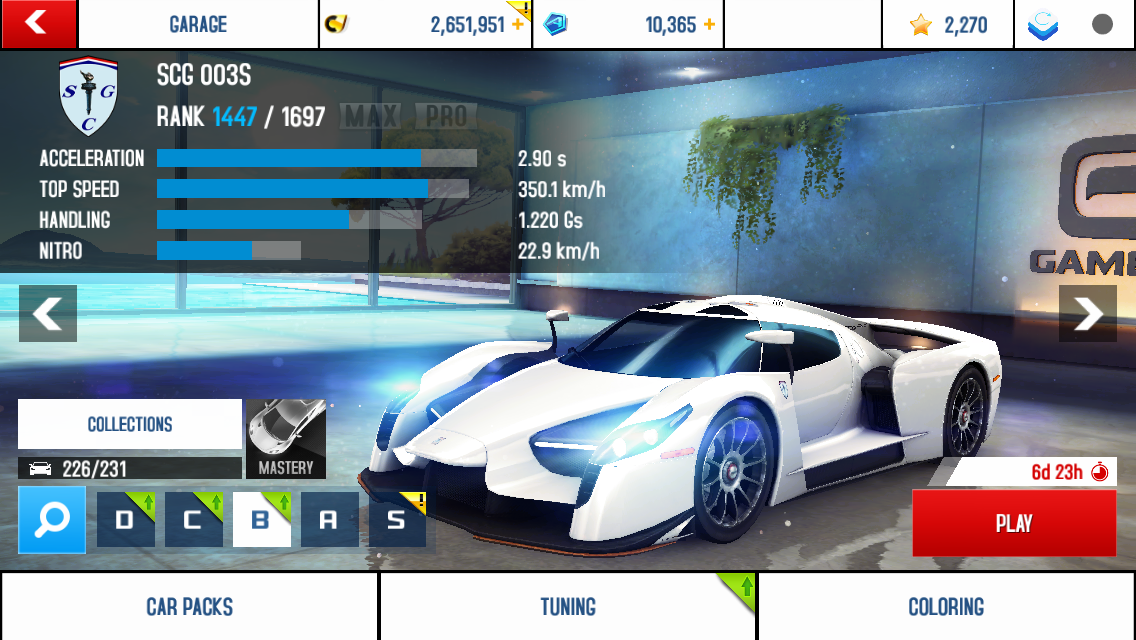Viewport: 1136px width, 640px height.
Task: Open the star points counter
Action: pos(948,25)
